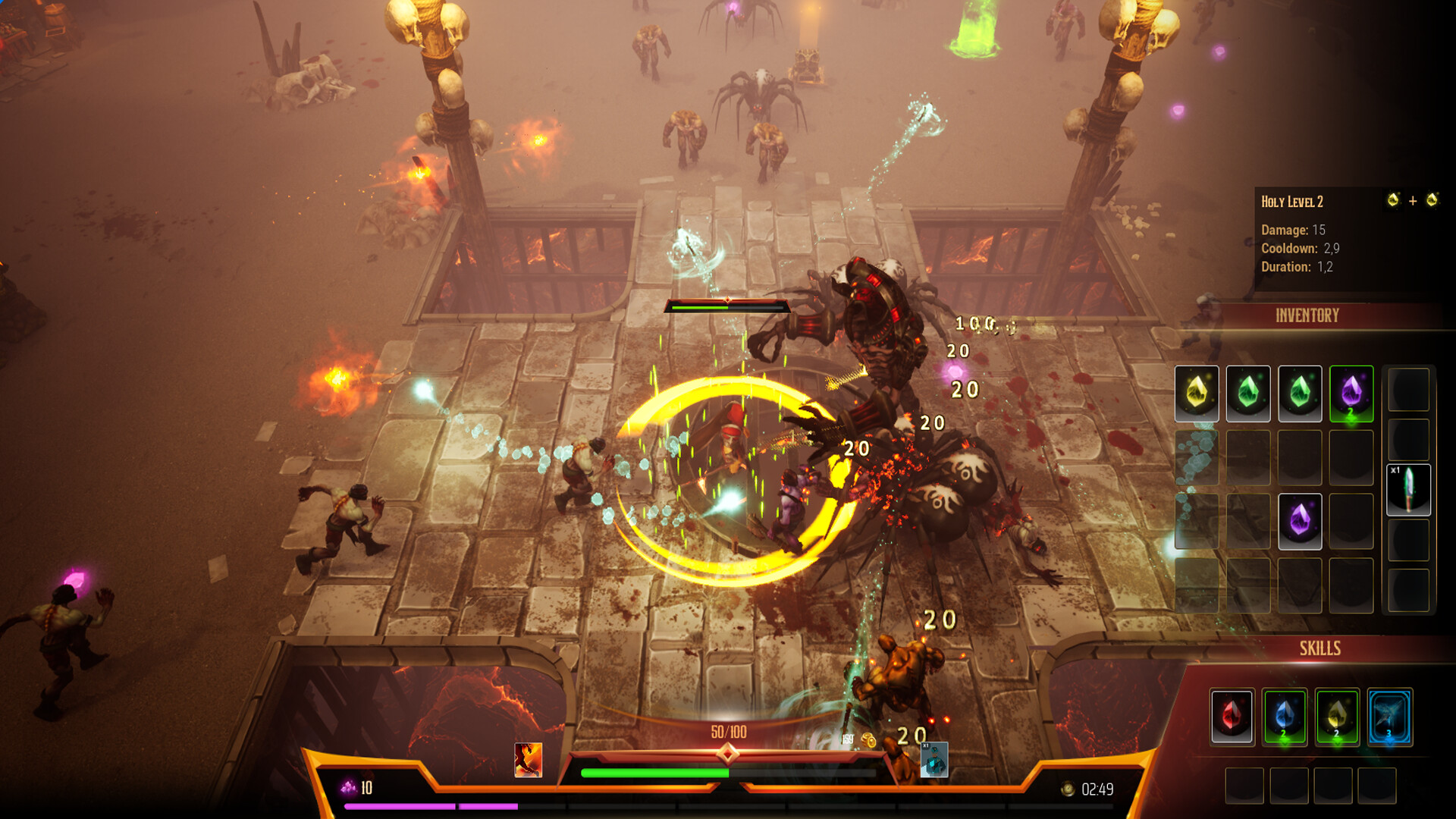Select the first green gem in inventory
This screenshot has height=819, width=1456.
1247,394
